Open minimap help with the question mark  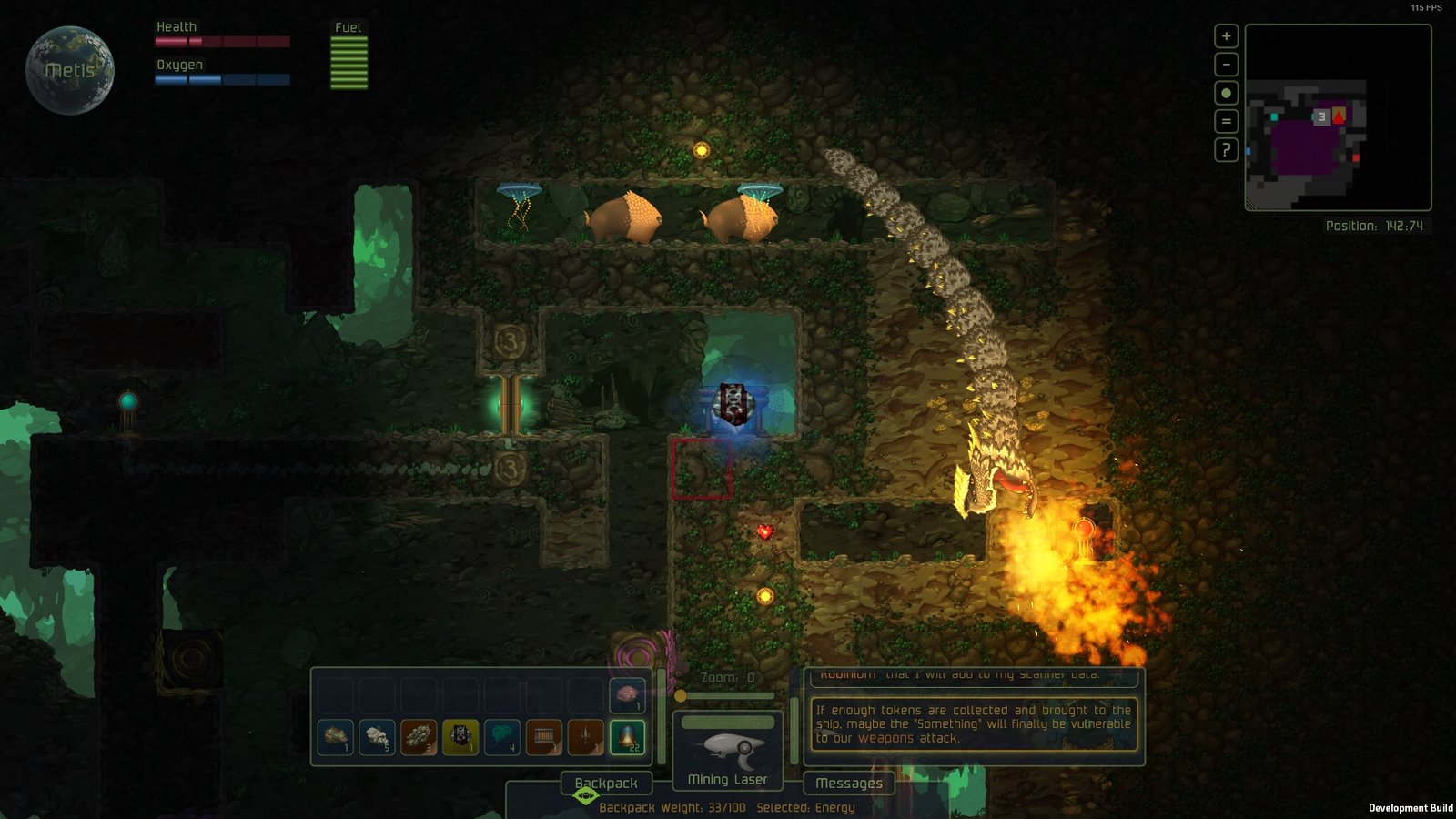(1226, 149)
